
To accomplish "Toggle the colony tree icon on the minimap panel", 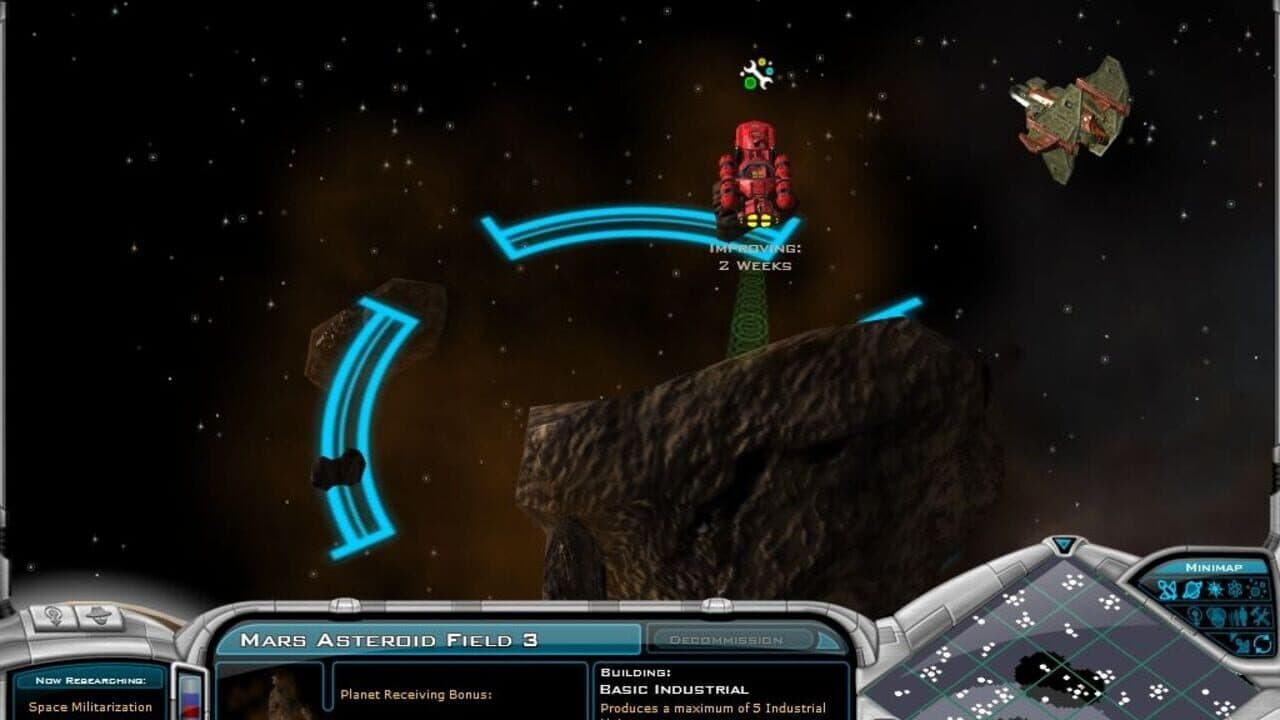I will click(1194, 615).
